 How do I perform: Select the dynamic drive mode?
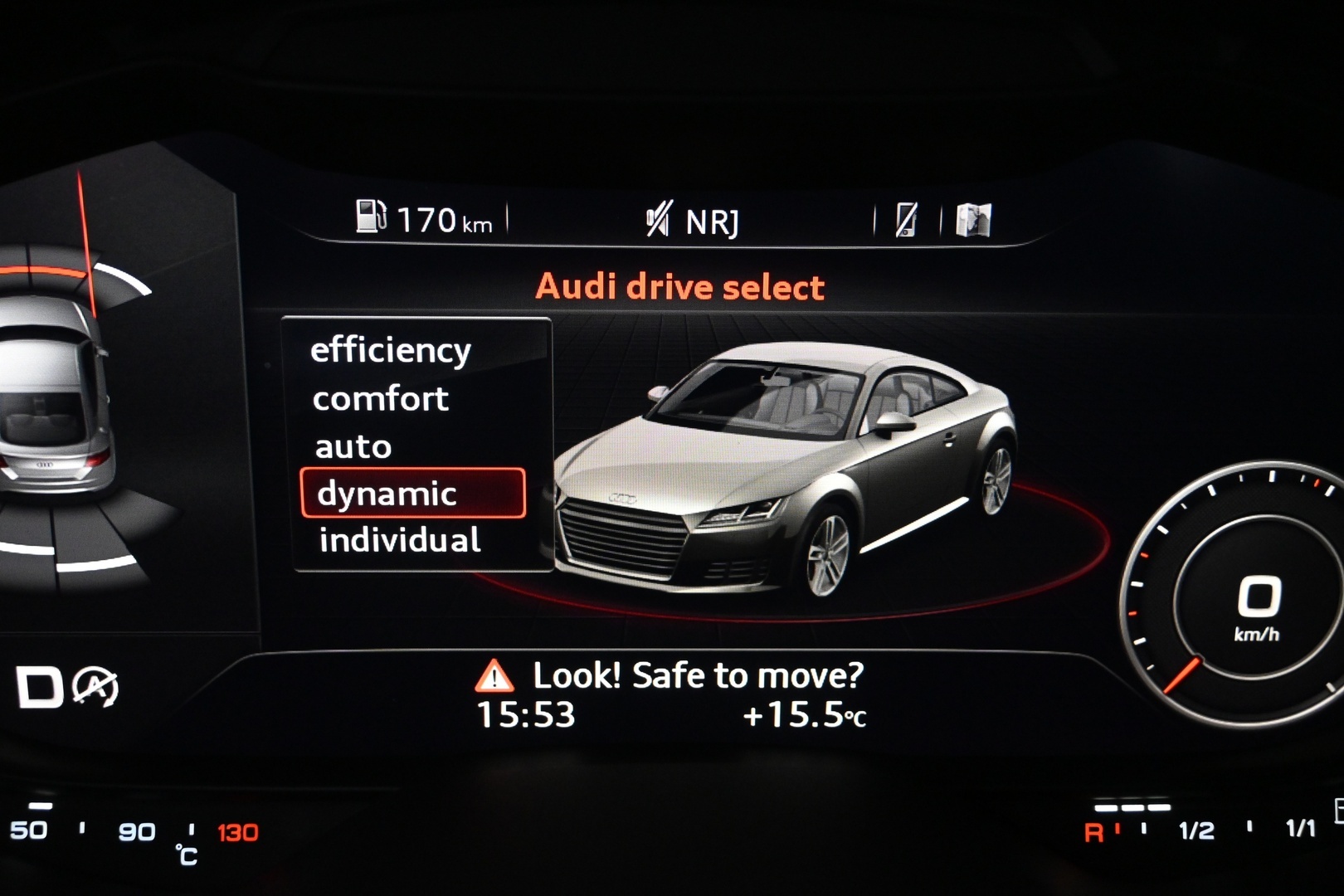(x=386, y=494)
